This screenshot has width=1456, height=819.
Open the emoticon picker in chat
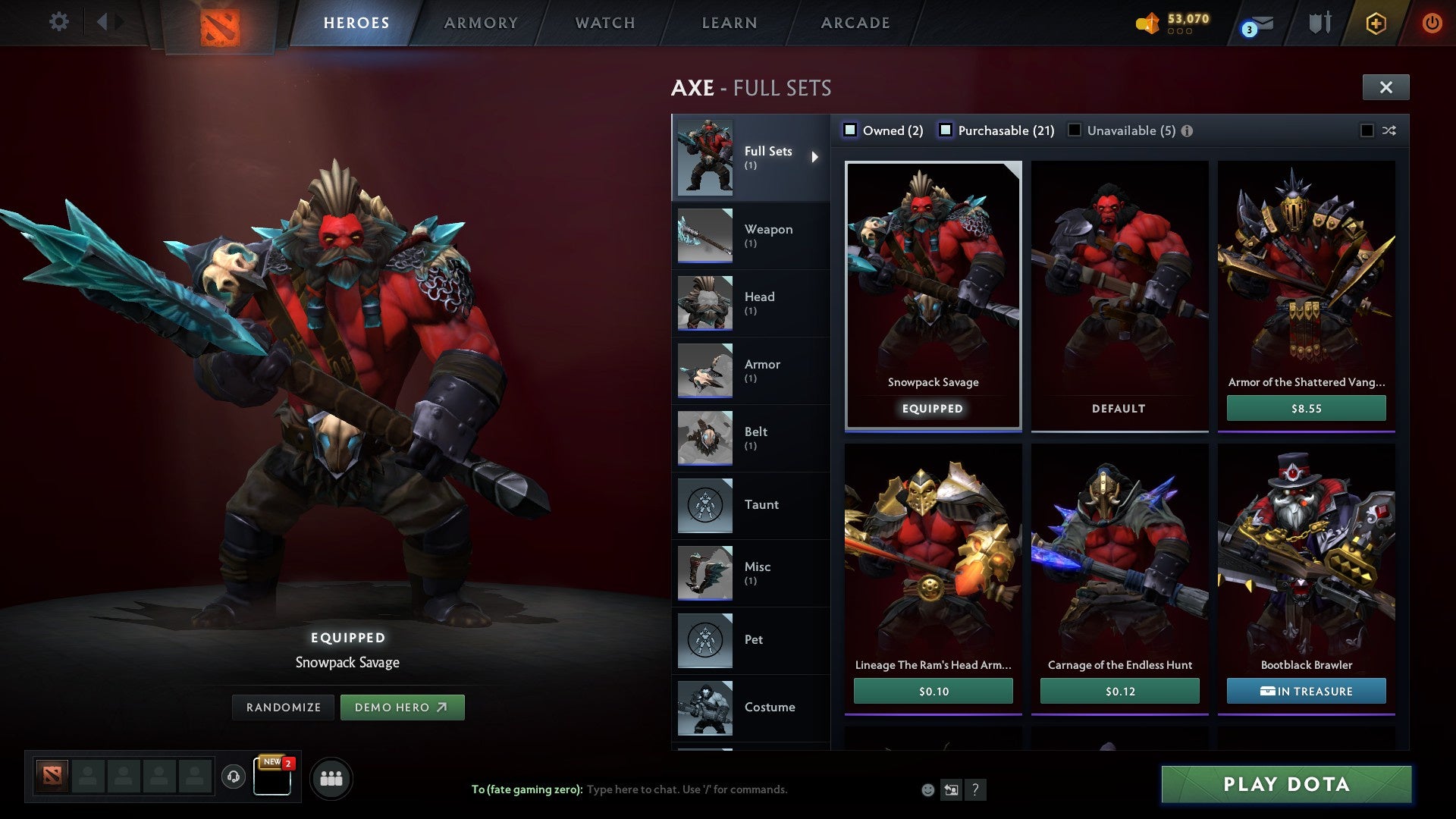pyautogui.click(x=927, y=789)
